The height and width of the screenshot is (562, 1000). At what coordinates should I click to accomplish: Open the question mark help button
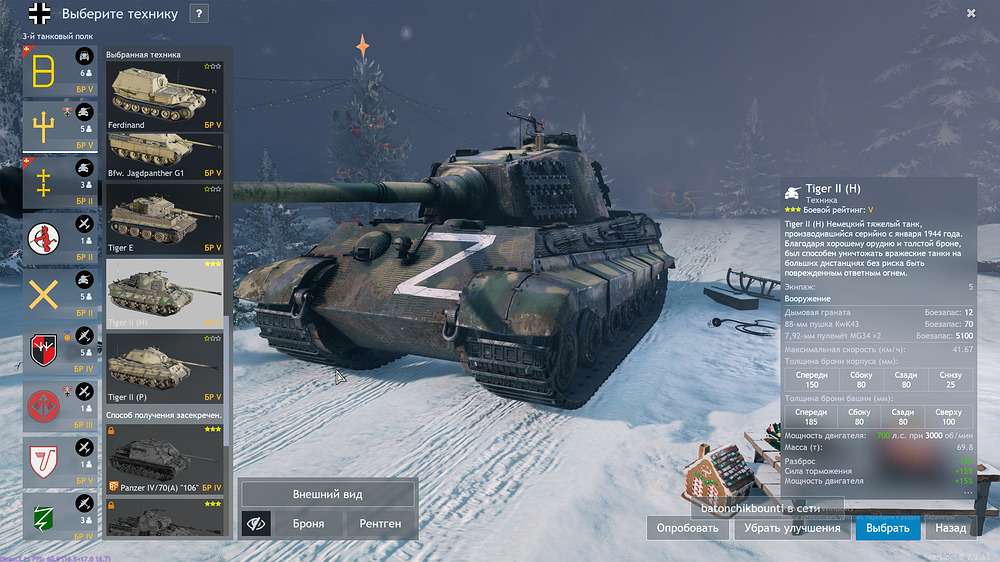[199, 14]
